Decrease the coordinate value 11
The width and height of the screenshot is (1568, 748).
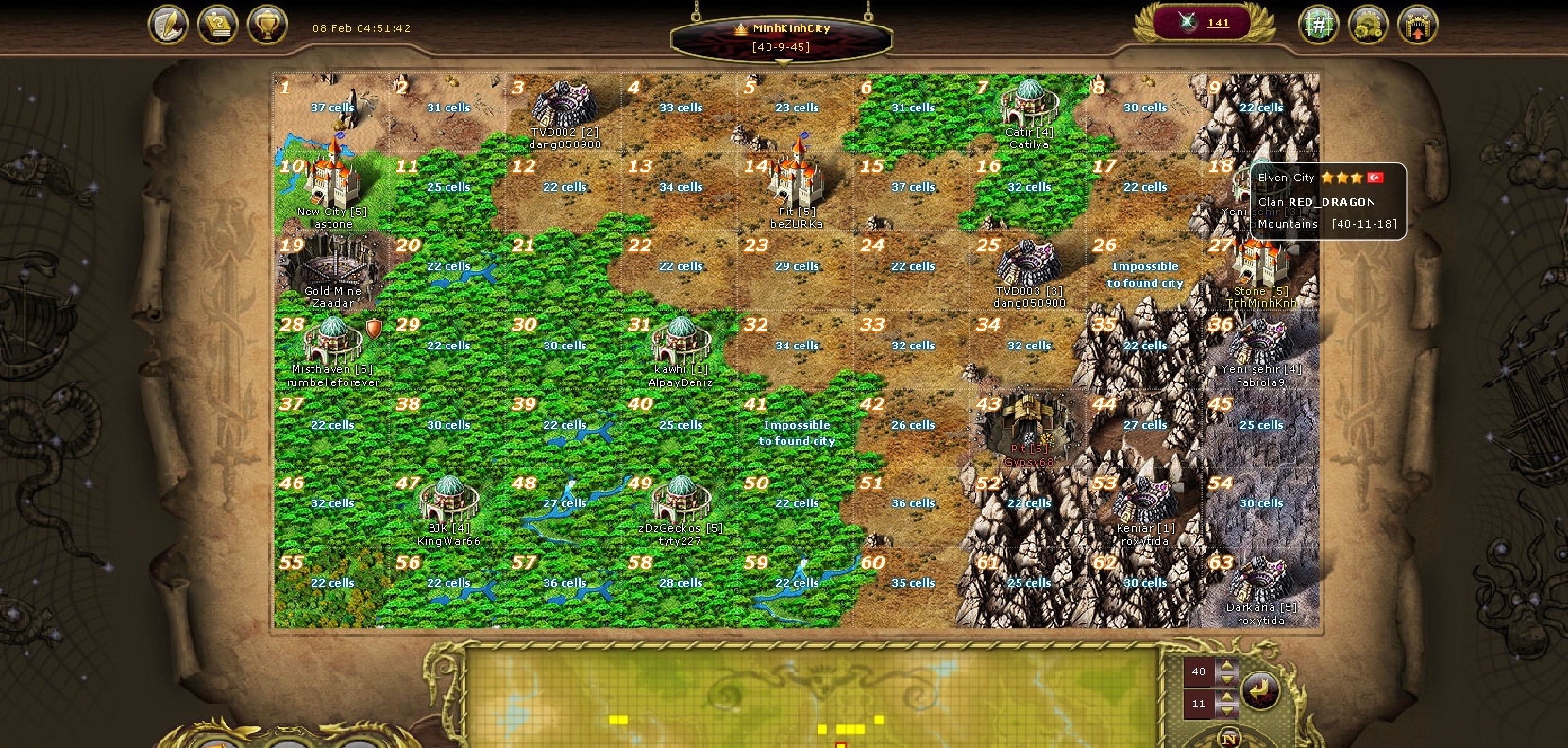[1227, 710]
